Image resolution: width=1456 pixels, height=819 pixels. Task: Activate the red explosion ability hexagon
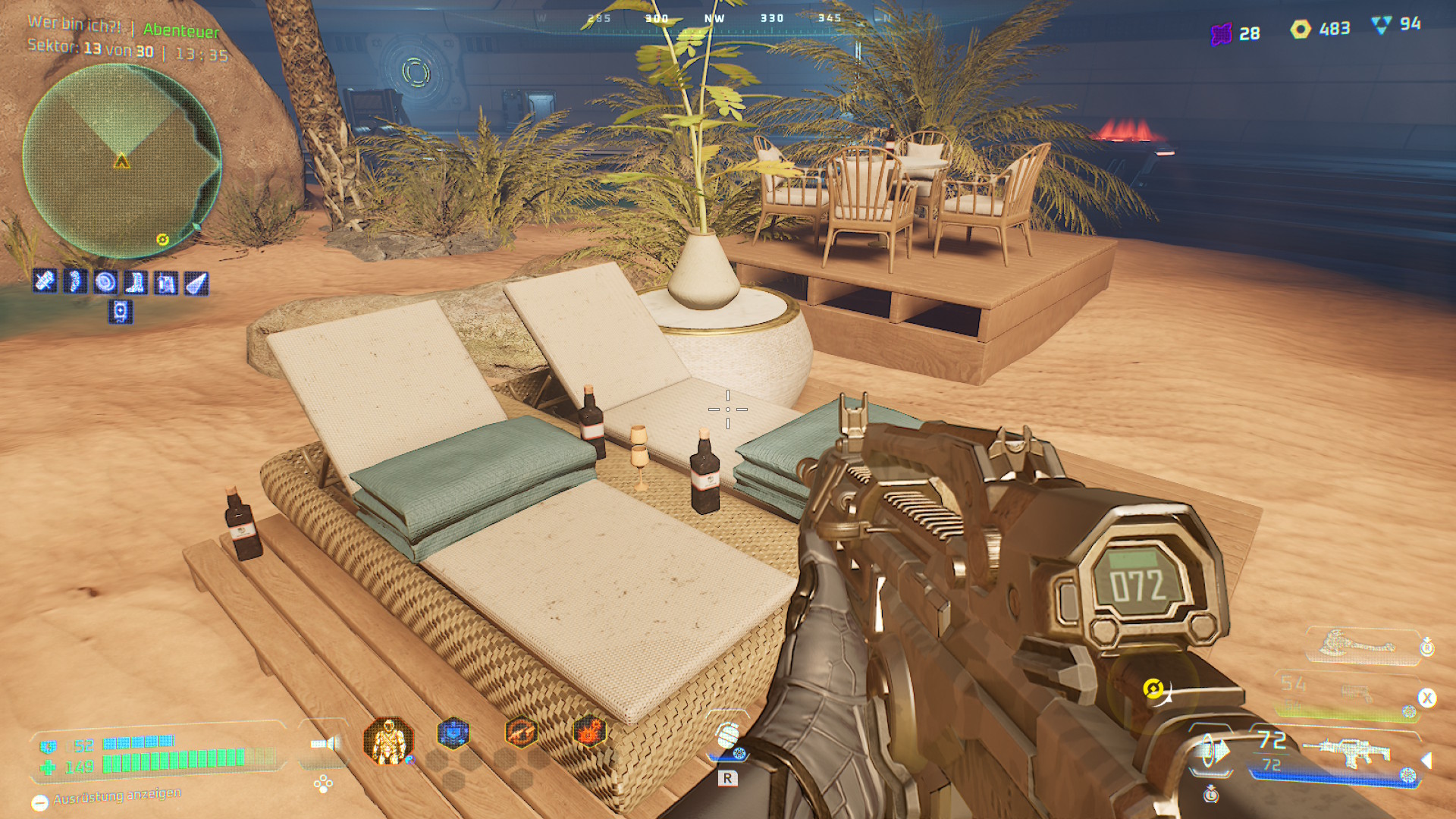tap(589, 733)
